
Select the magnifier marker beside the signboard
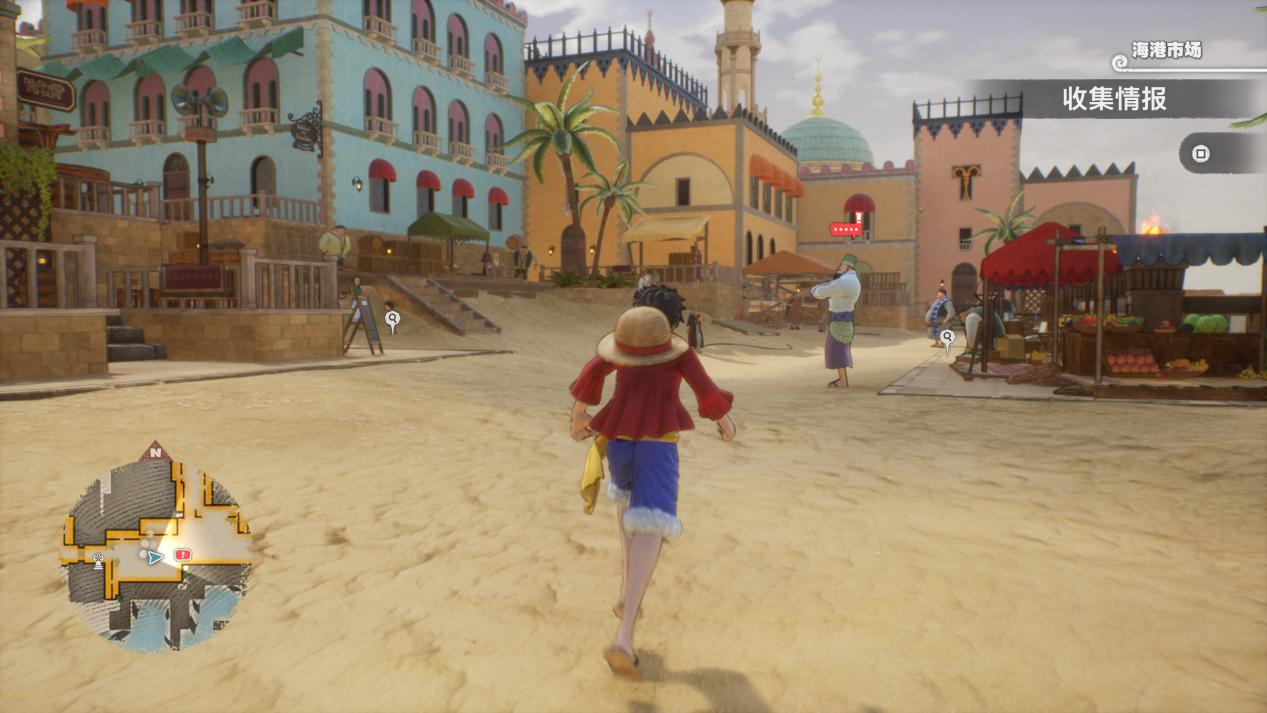click(x=392, y=319)
